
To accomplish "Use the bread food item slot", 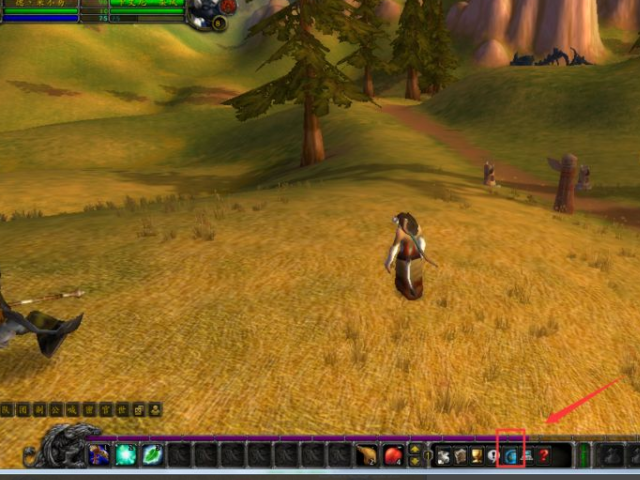I will point(367,455).
